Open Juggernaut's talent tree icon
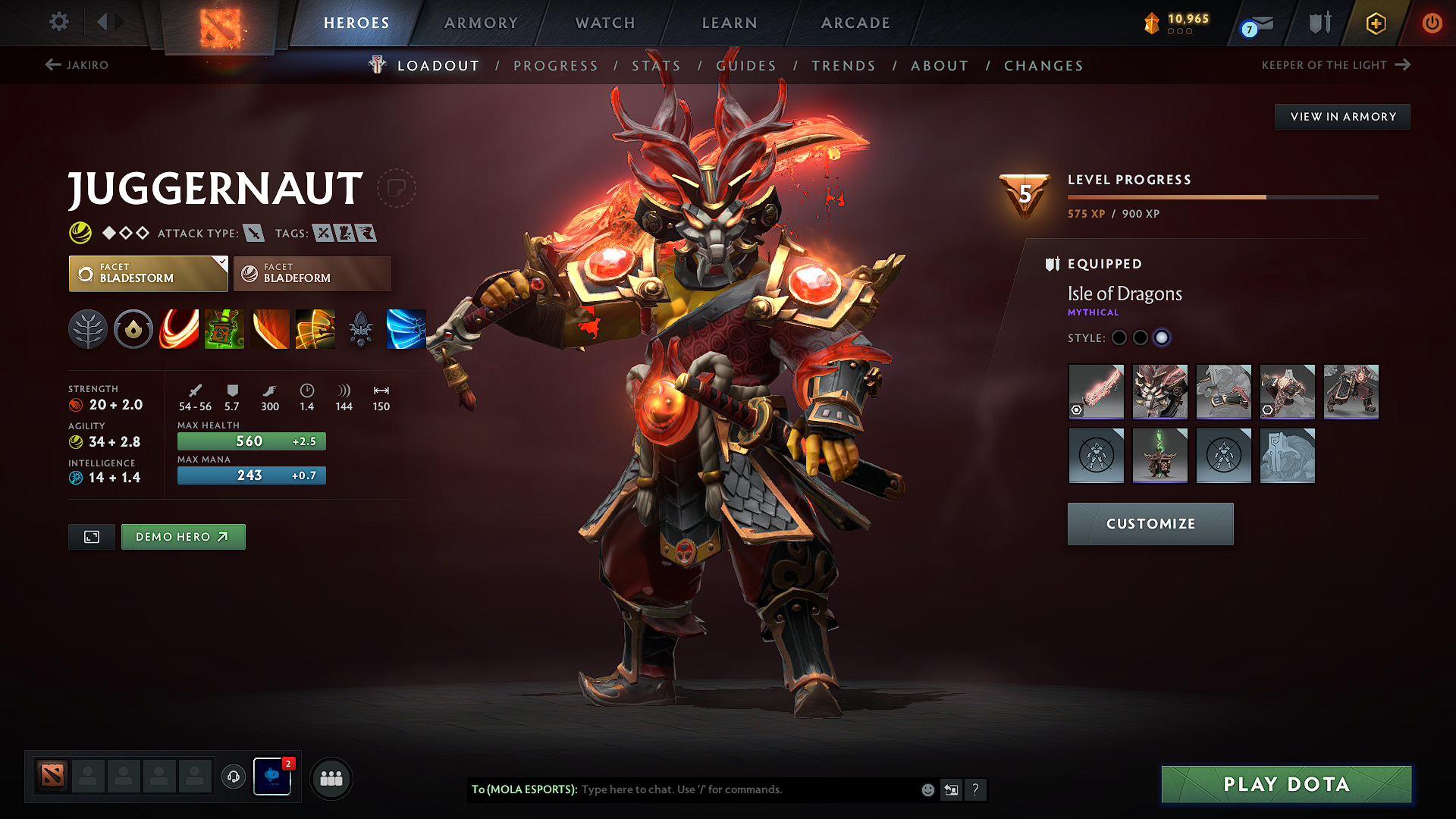The width and height of the screenshot is (1456, 819). (x=88, y=329)
